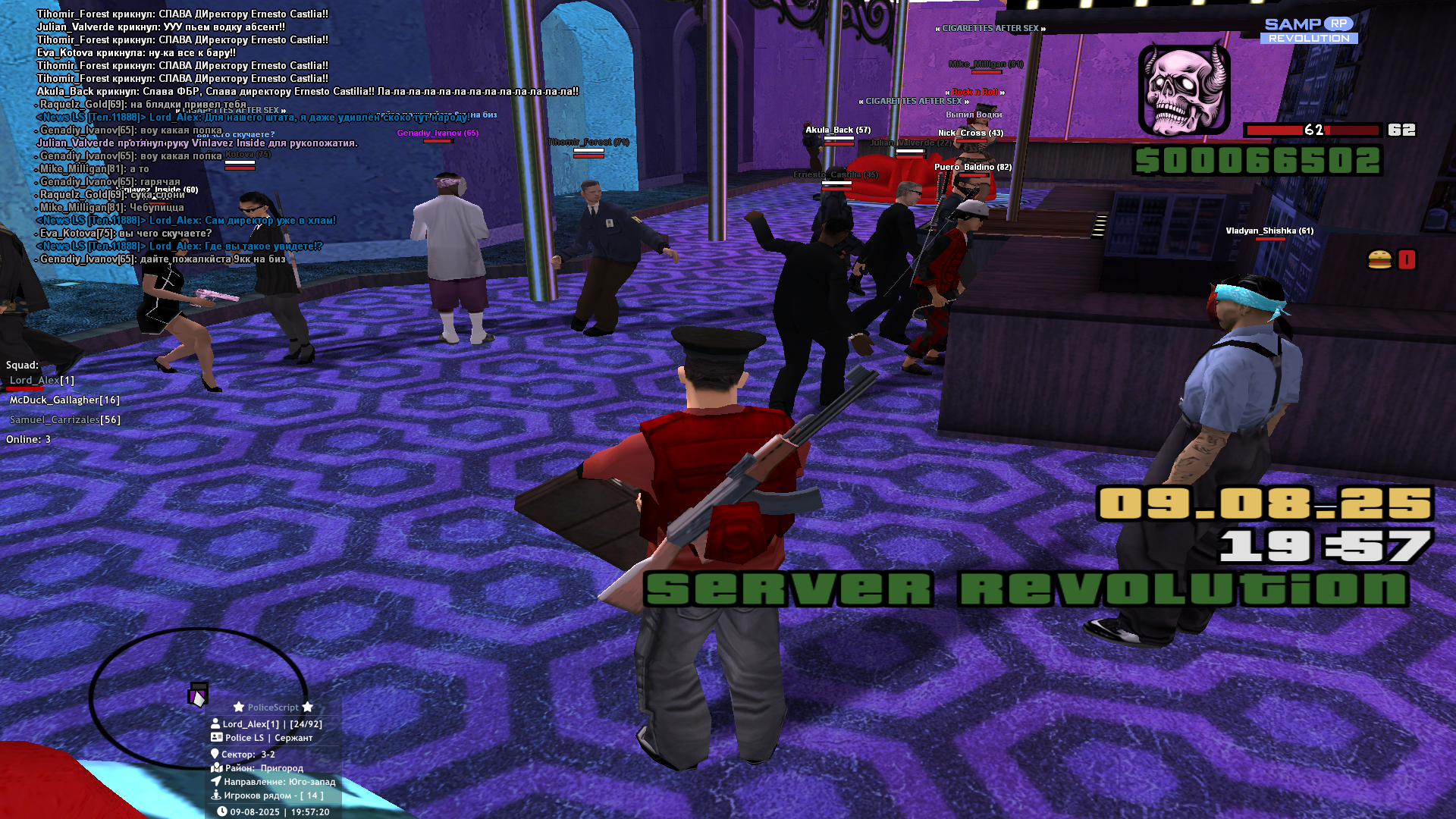Select Lord_Alex in the squad list
The height and width of the screenshot is (819, 1456).
(x=42, y=380)
